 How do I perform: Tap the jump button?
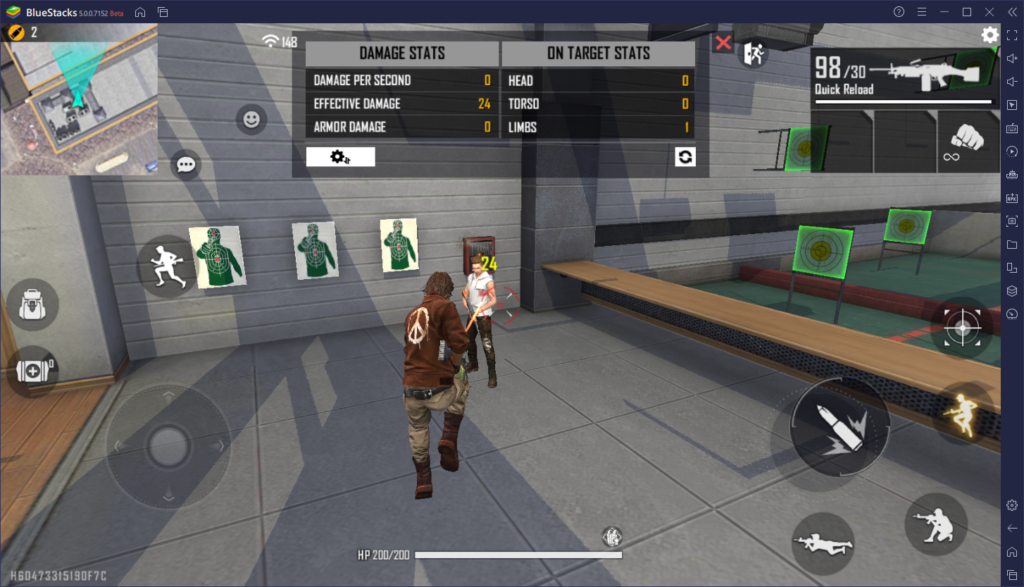[964, 413]
